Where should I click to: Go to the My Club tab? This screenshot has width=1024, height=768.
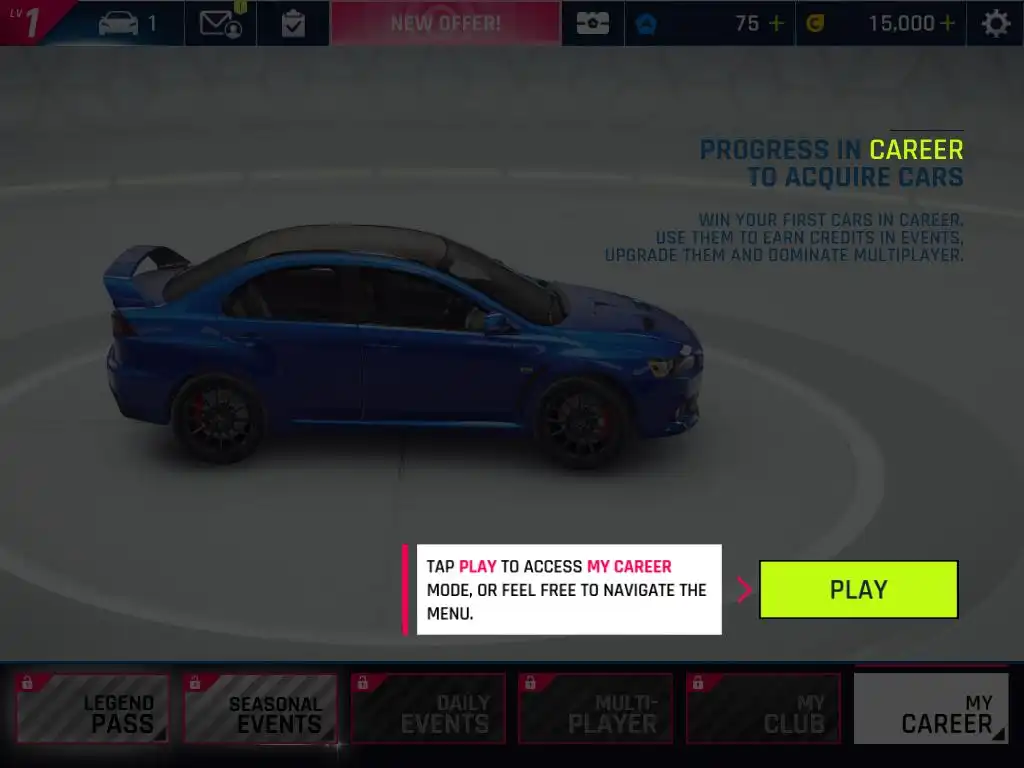[x=763, y=709]
